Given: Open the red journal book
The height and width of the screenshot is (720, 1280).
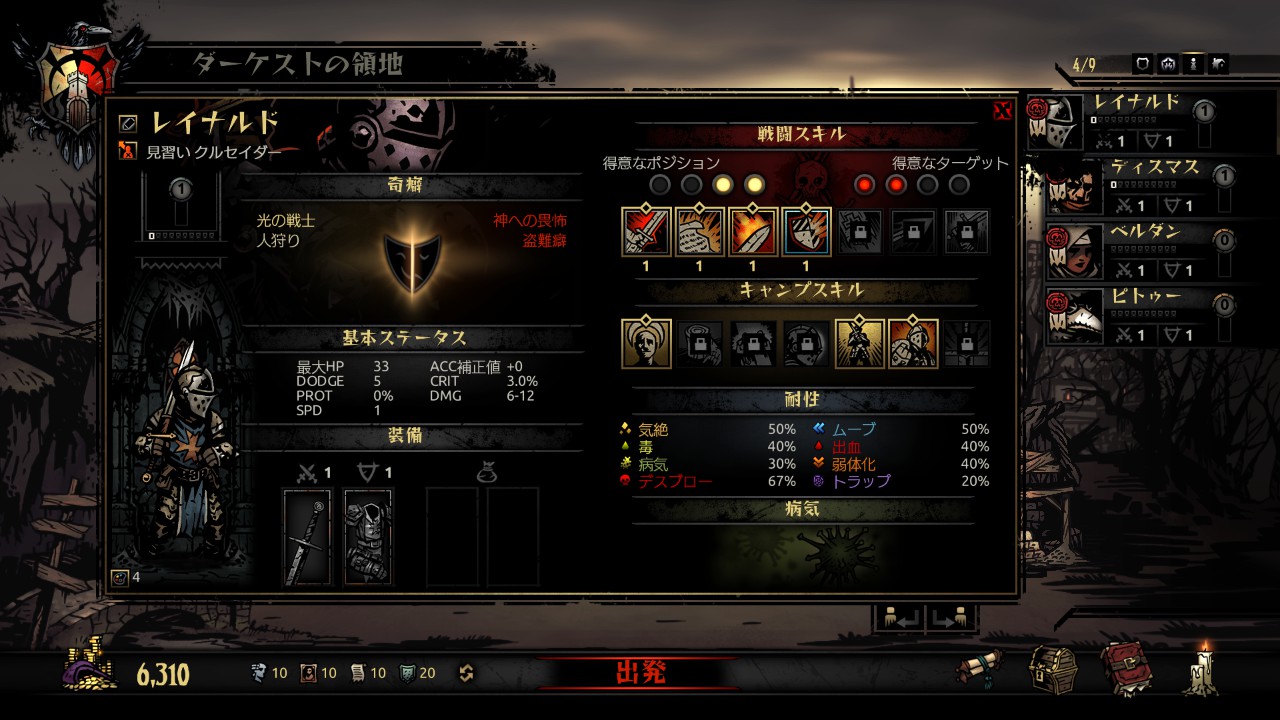Looking at the screenshot, I should point(1127,668).
